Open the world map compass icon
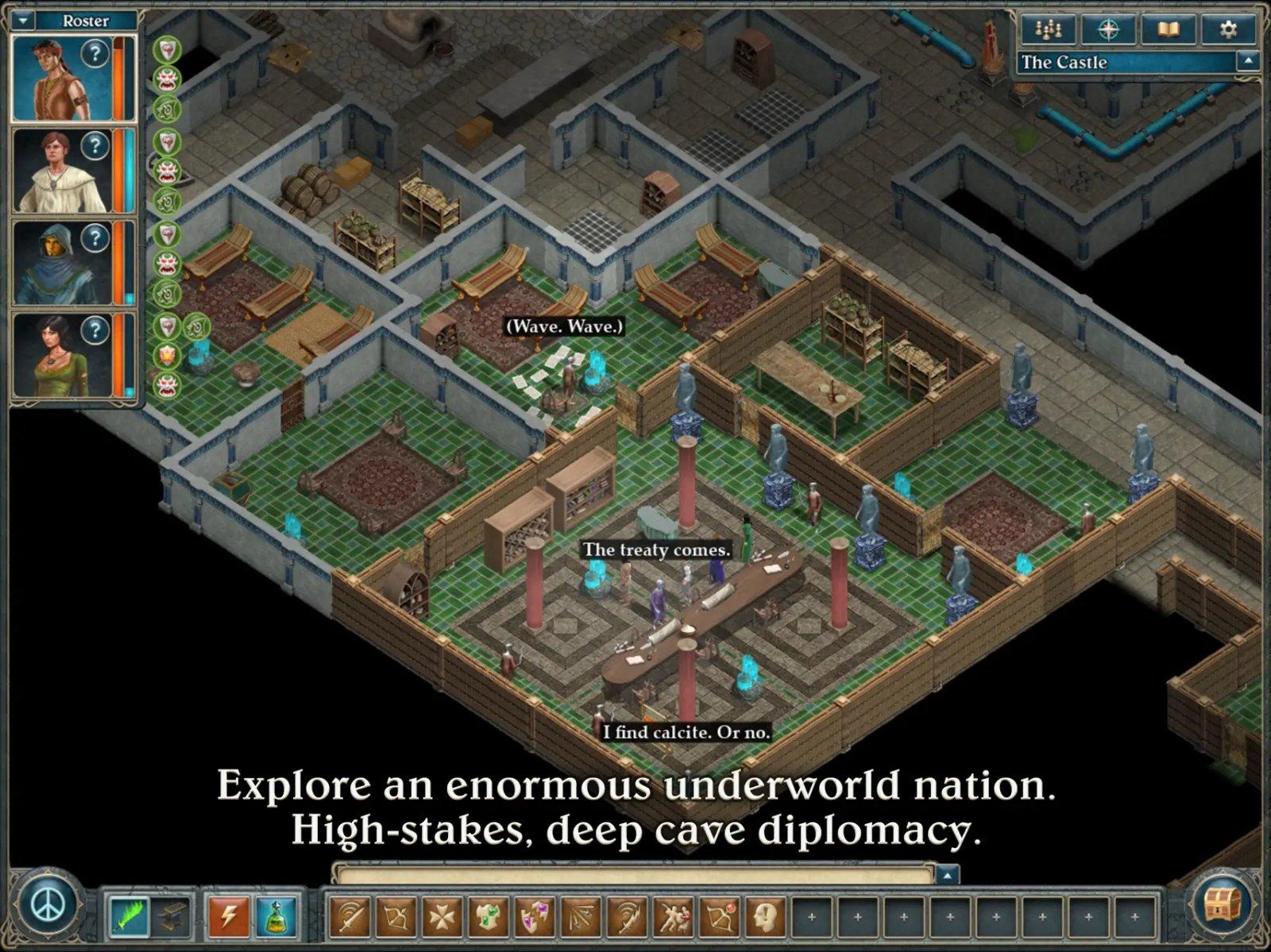1271x952 pixels. (x=1111, y=30)
